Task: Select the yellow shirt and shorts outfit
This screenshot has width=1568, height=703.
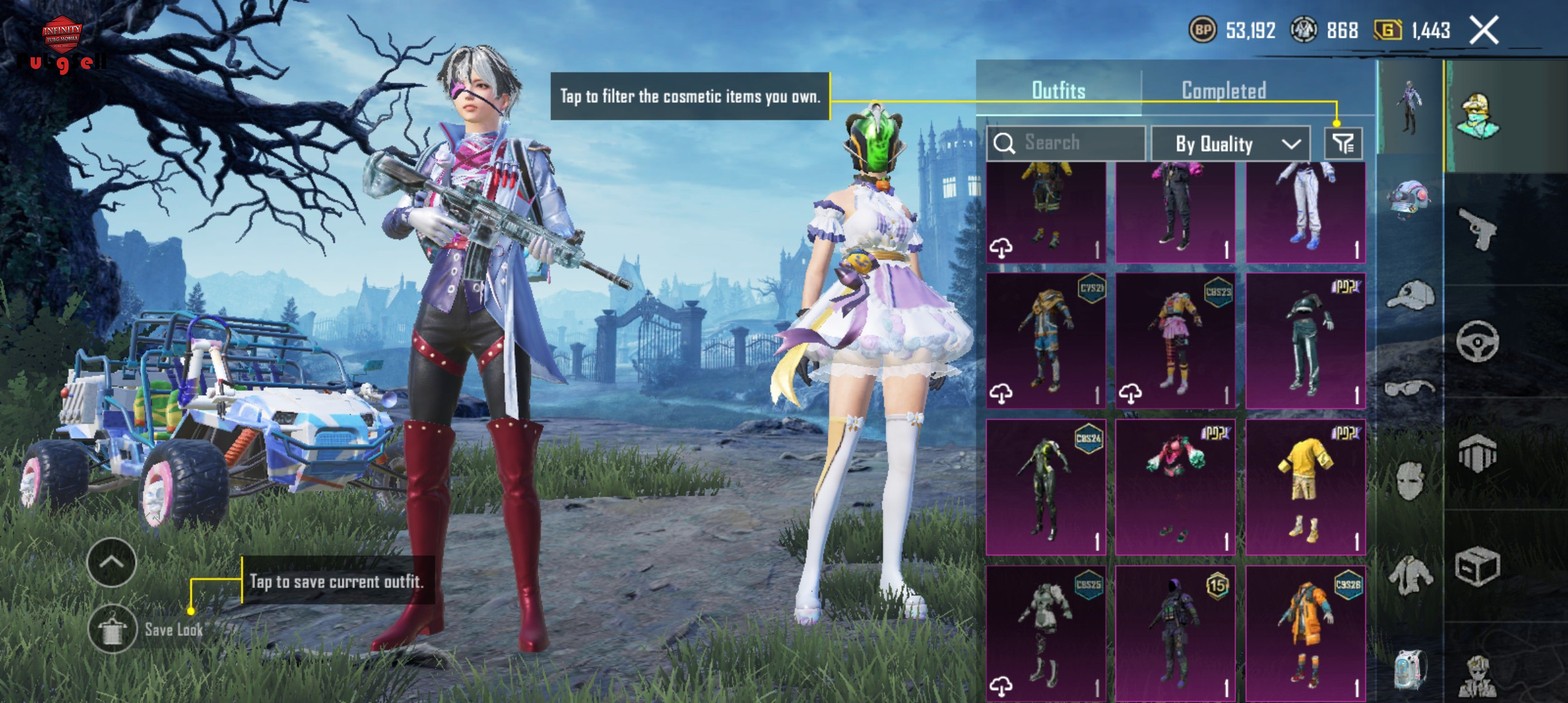Action: [1305, 487]
